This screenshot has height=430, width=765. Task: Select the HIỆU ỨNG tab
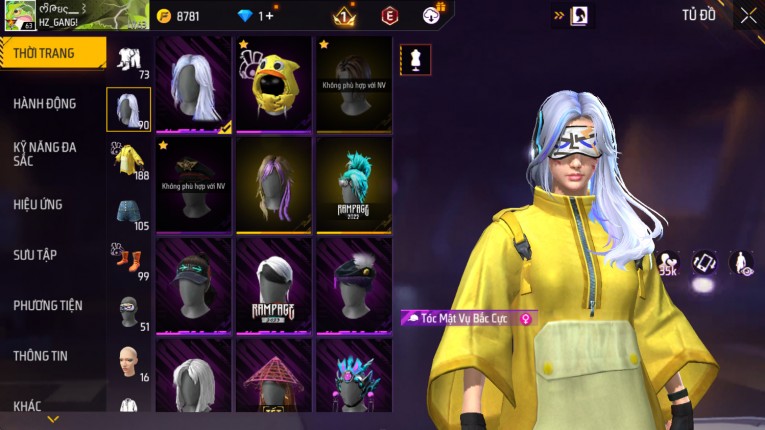tap(38, 205)
